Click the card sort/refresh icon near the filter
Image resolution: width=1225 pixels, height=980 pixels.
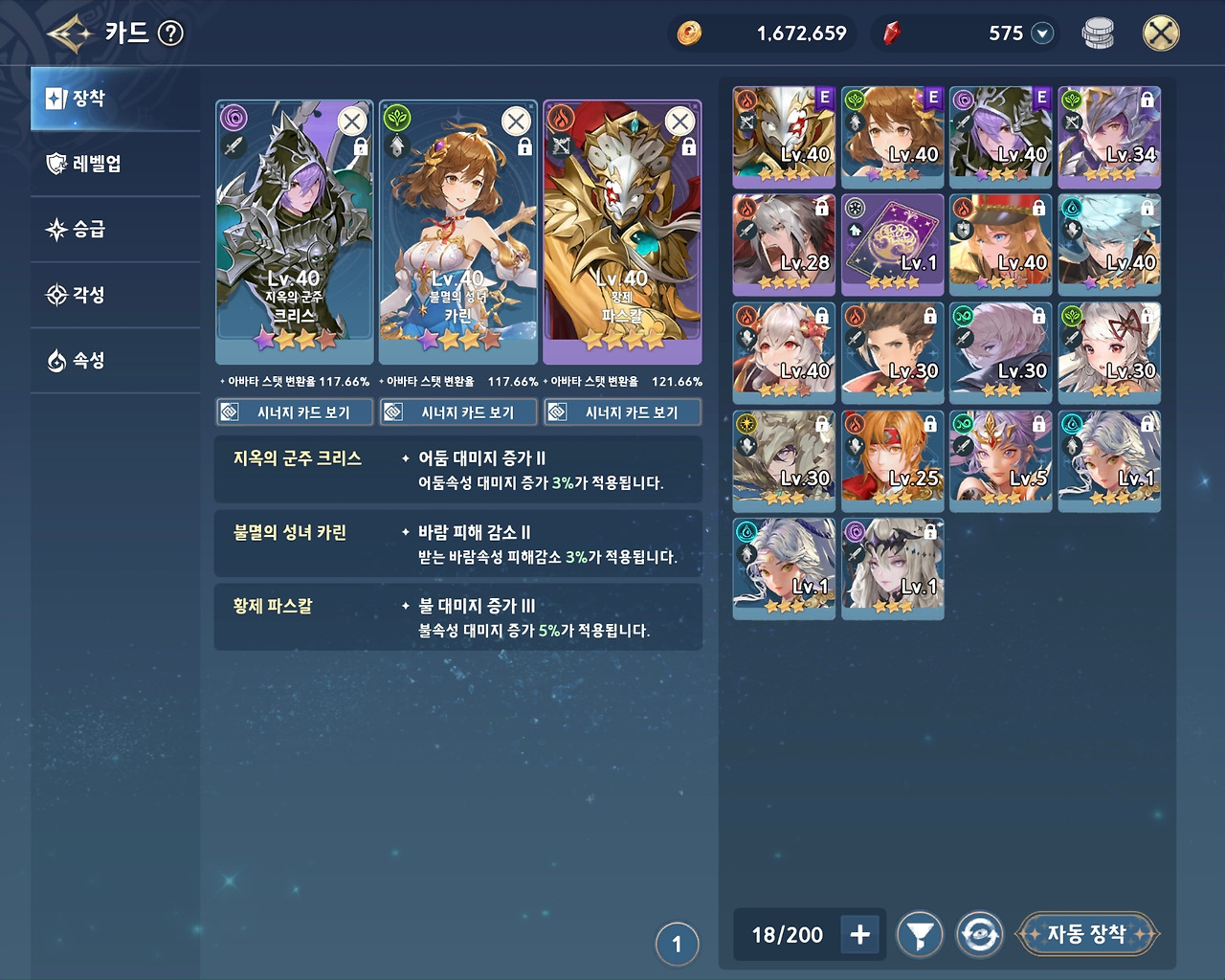coord(980,935)
